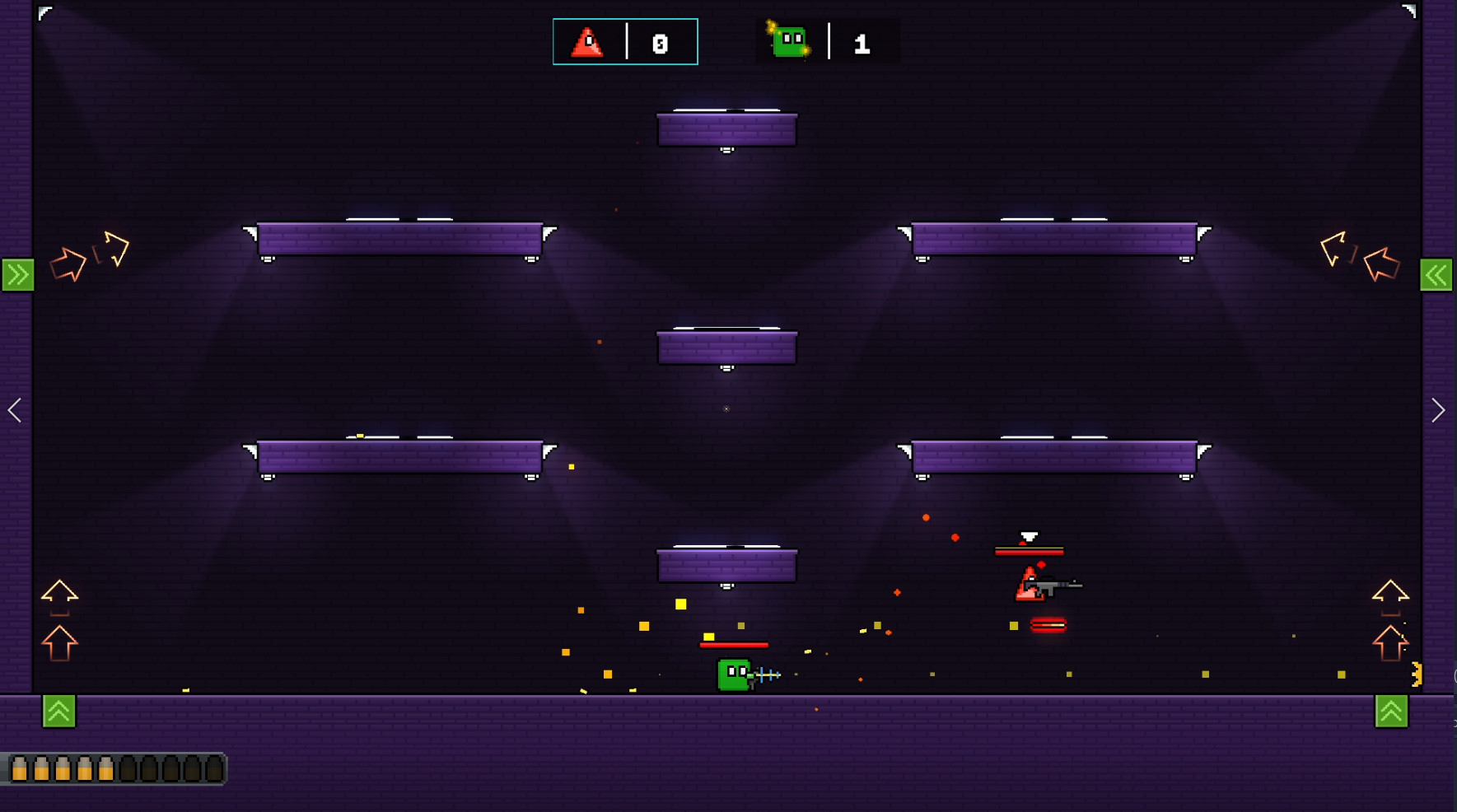Viewport: 1457px width, 812px height.
Task: Expand the right side panel via small chevron
Action: point(1439,409)
